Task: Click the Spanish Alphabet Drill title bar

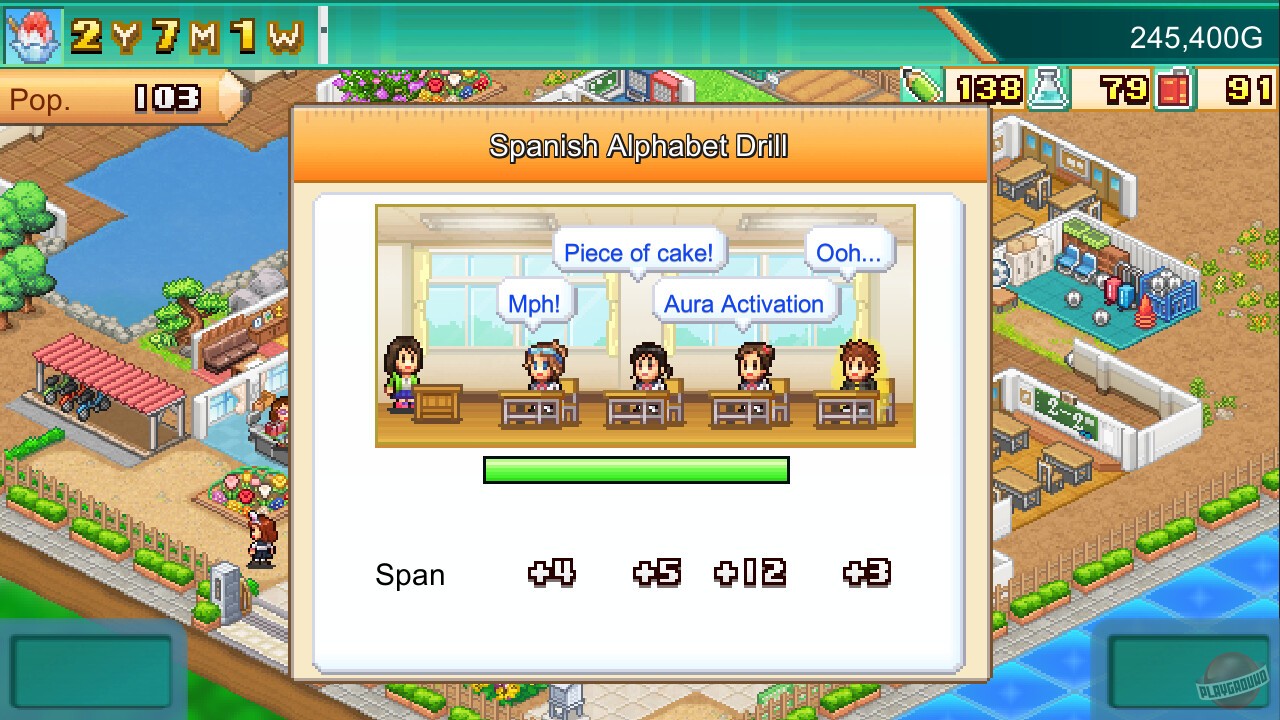Action: coord(639,146)
